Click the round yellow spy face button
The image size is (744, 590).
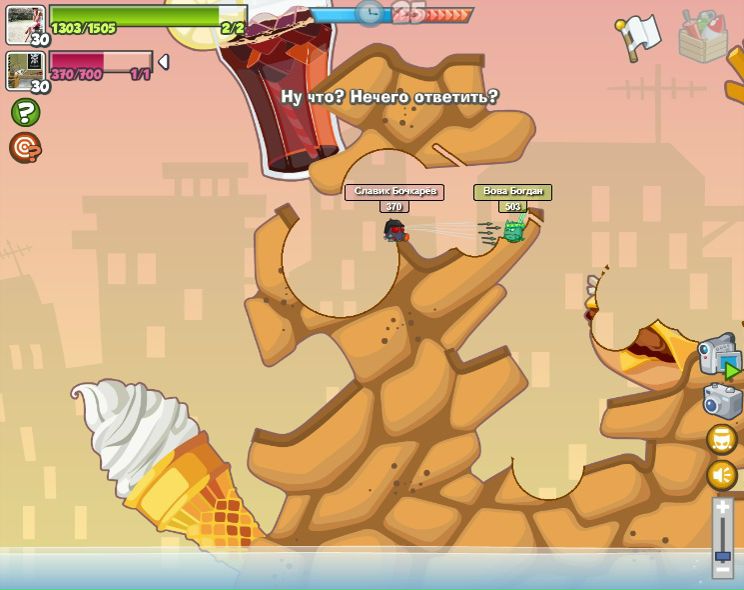coord(722,440)
